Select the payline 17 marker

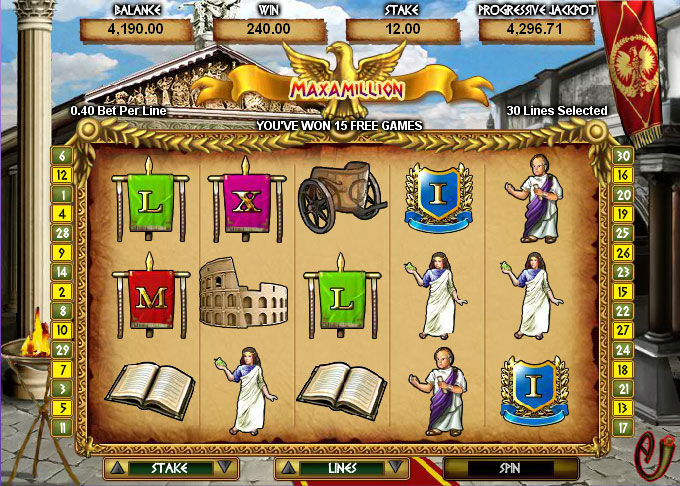pos(621,427)
